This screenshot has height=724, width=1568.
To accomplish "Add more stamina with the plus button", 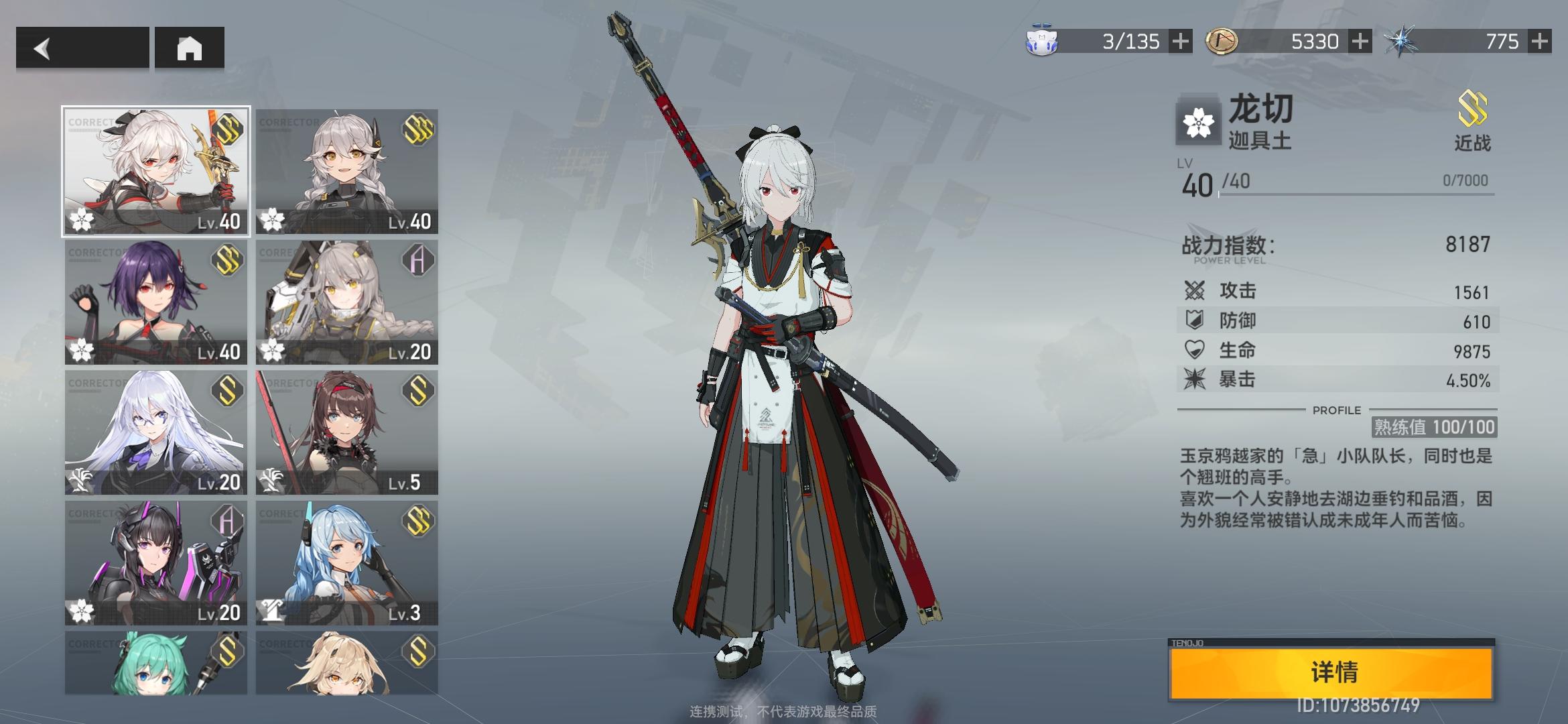I will [x=1181, y=42].
